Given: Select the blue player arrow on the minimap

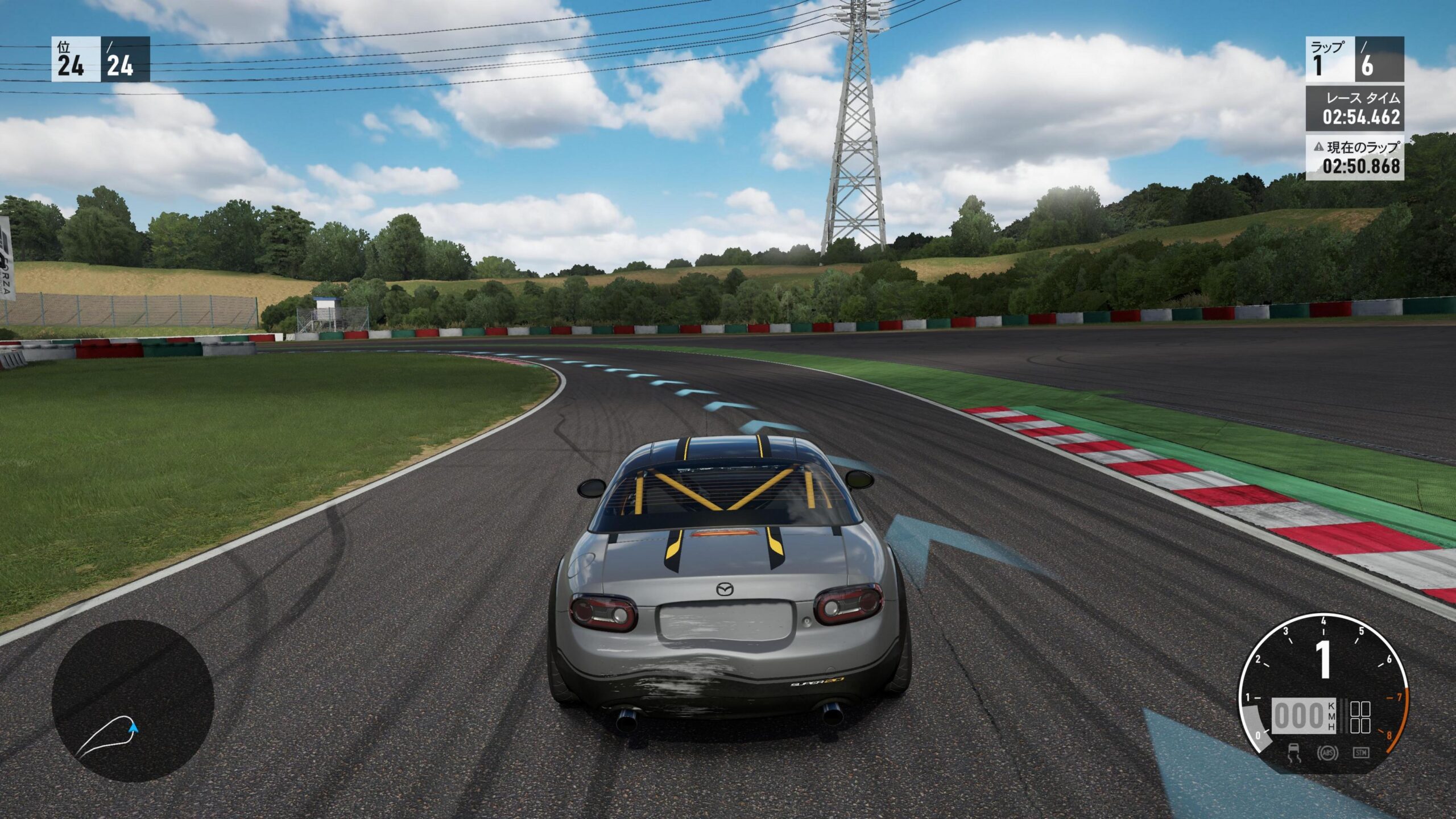Looking at the screenshot, I should click(134, 727).
